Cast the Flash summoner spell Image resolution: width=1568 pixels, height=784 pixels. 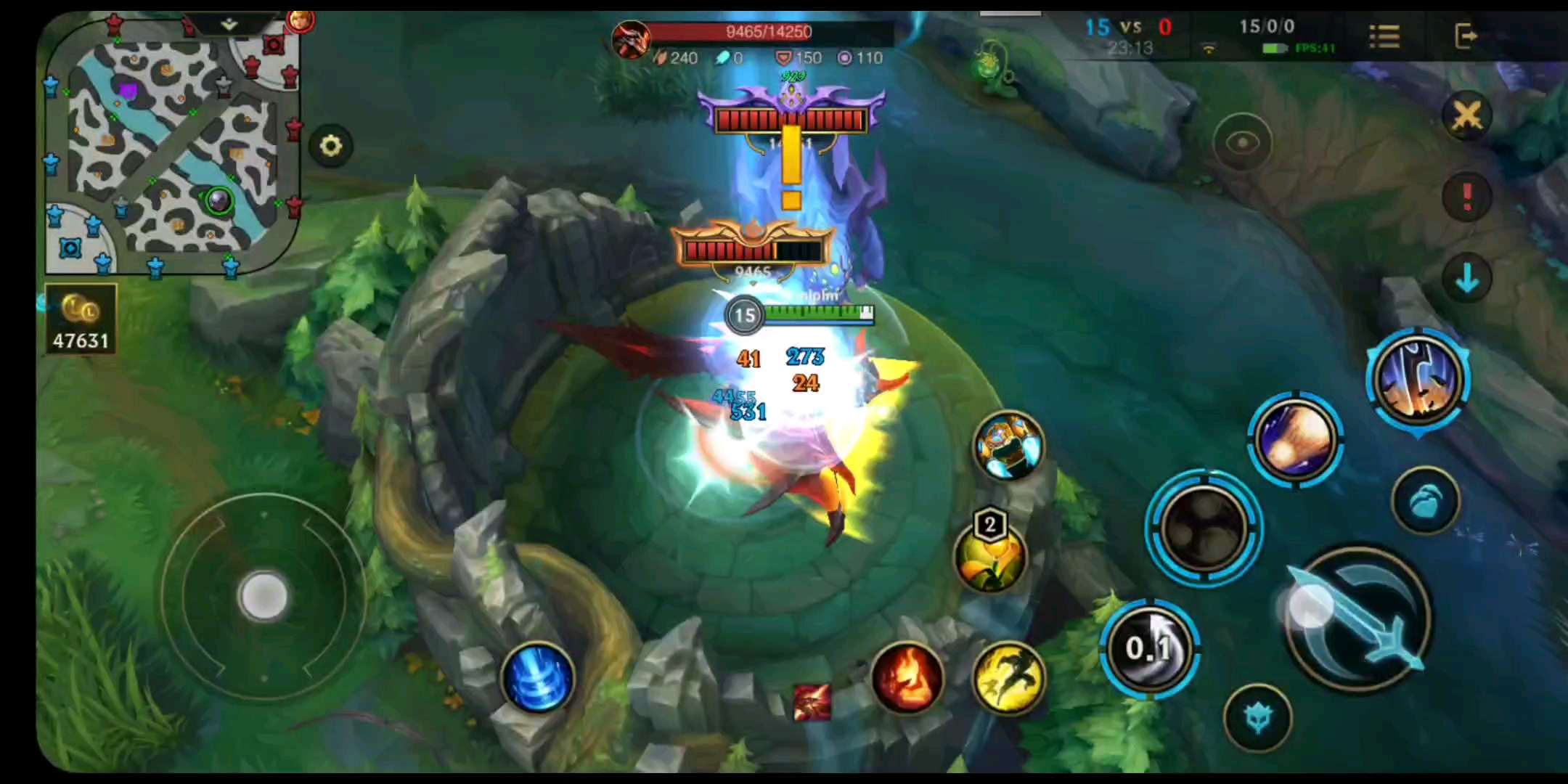[x=1008, y=679]
